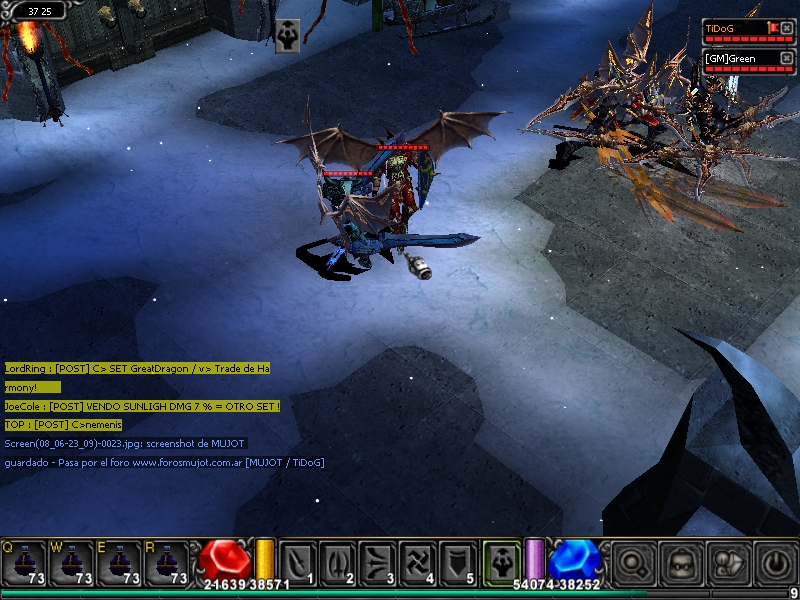This screenshot has height=600, width=800.
Task: Use the potion in the E slot
Action: (x=121, y=562)
